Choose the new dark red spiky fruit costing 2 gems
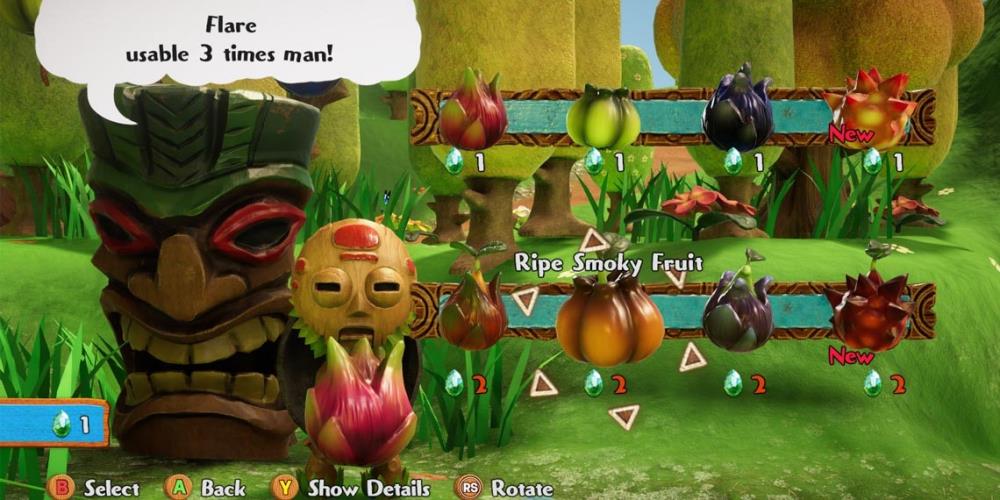This screenshot has height=500, width=1000. point(870,310)
